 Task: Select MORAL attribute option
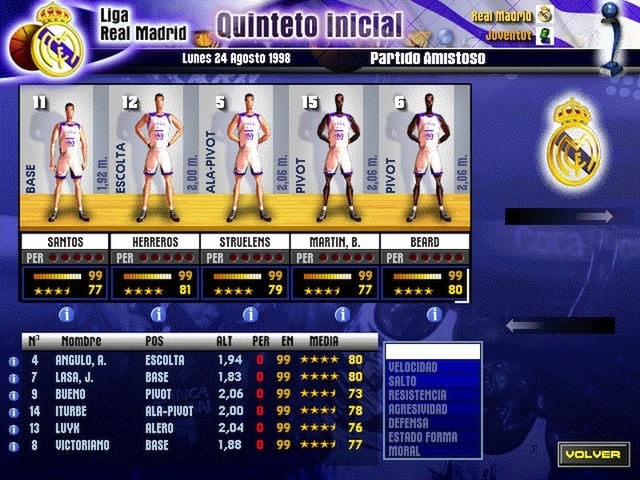coord(432,452)
